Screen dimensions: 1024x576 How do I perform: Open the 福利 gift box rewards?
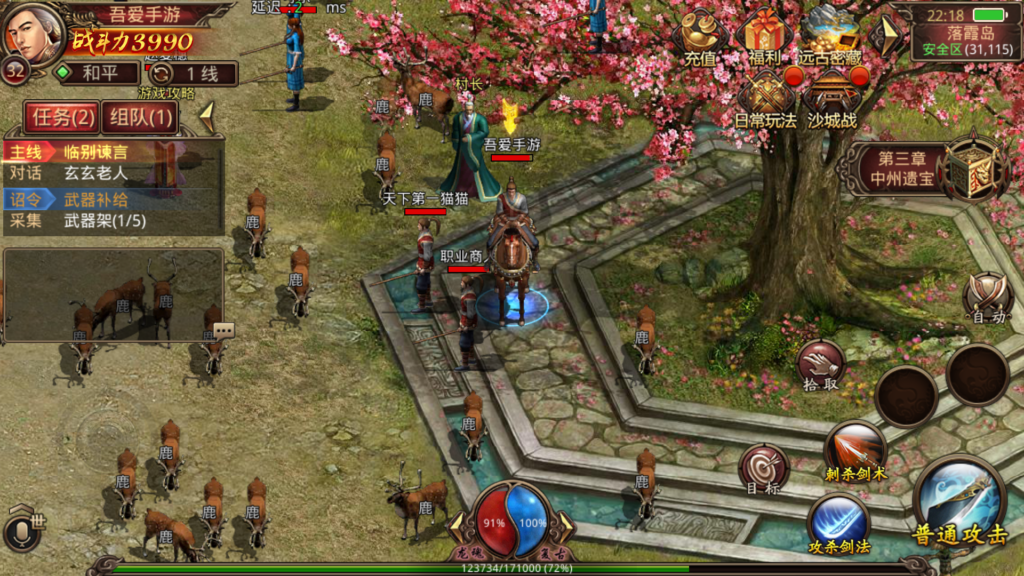[764, 37]
